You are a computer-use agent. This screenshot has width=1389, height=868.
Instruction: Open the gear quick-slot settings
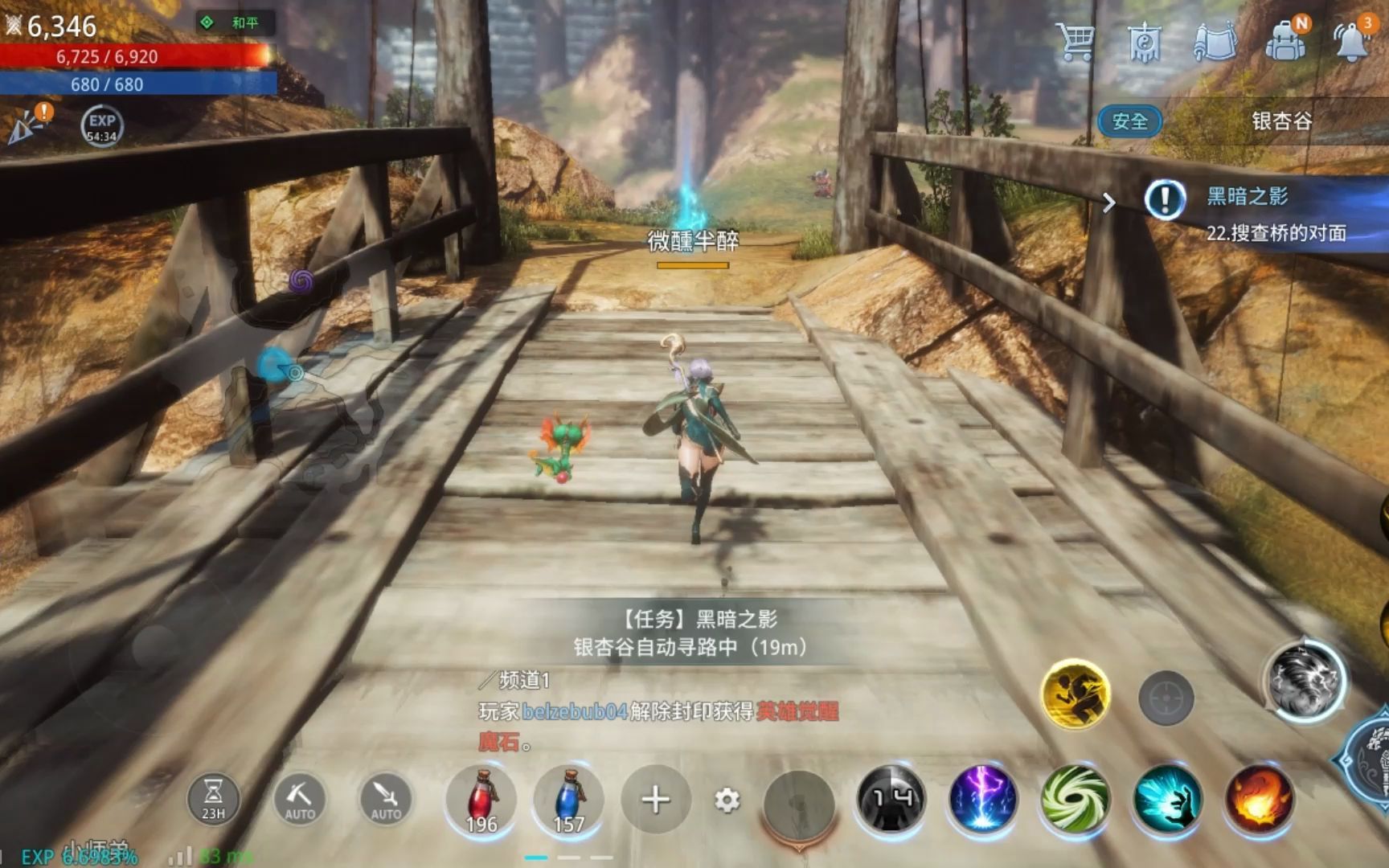click(727, 800)
